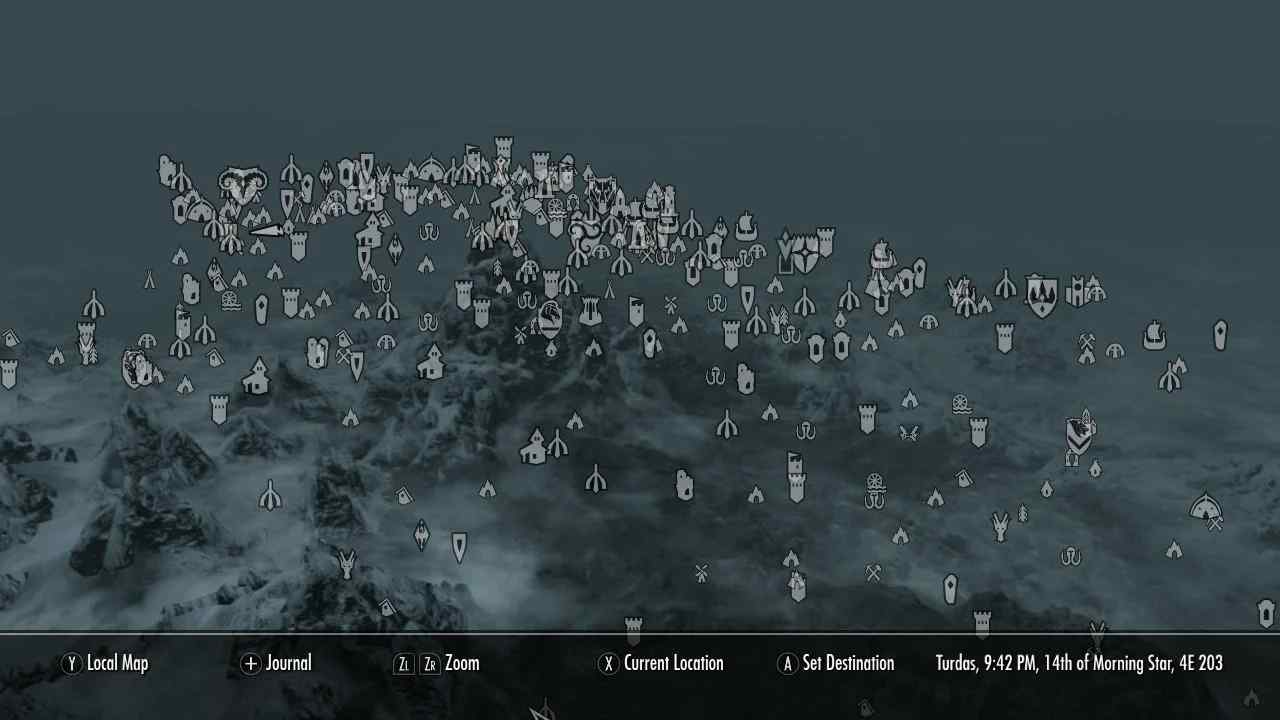Switch to the Local Map view
The width and height of the screenshot is (1280, 720).
[x=105, y=663]
